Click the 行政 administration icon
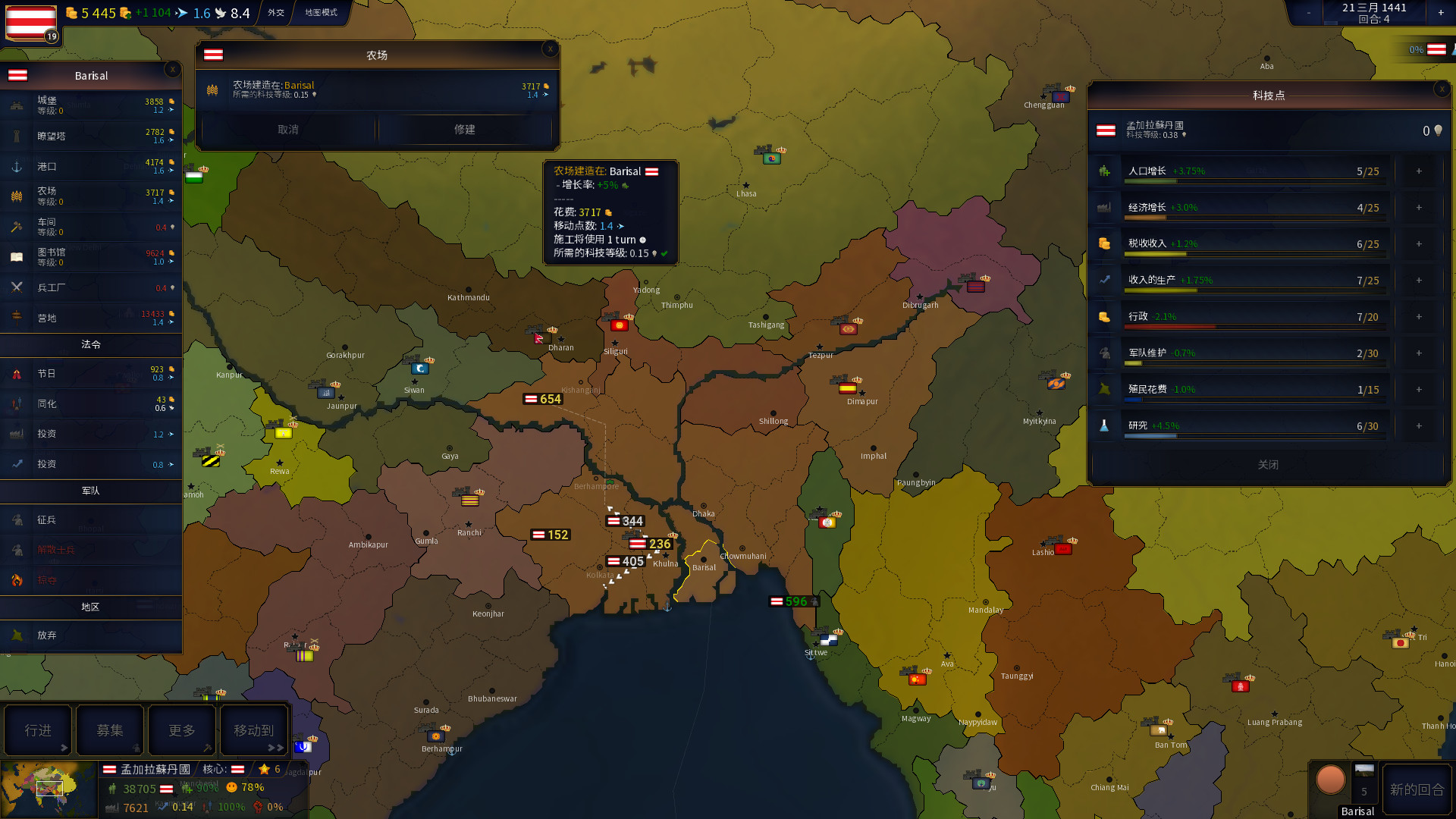Viewport: 1456px width, 819px height. point(1104,317)
